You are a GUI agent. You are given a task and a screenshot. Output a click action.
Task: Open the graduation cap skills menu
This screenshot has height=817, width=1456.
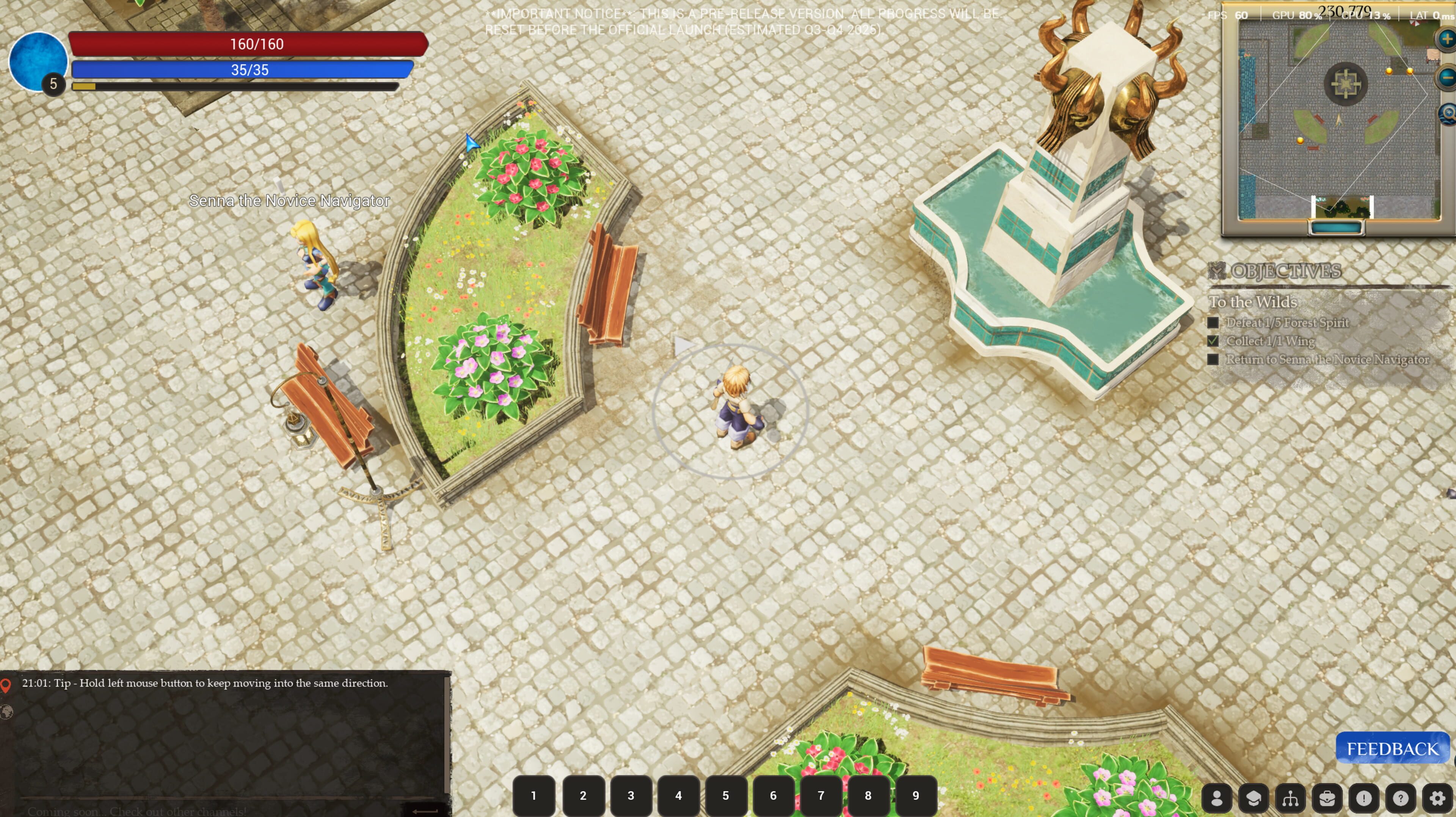point(1253,798)
